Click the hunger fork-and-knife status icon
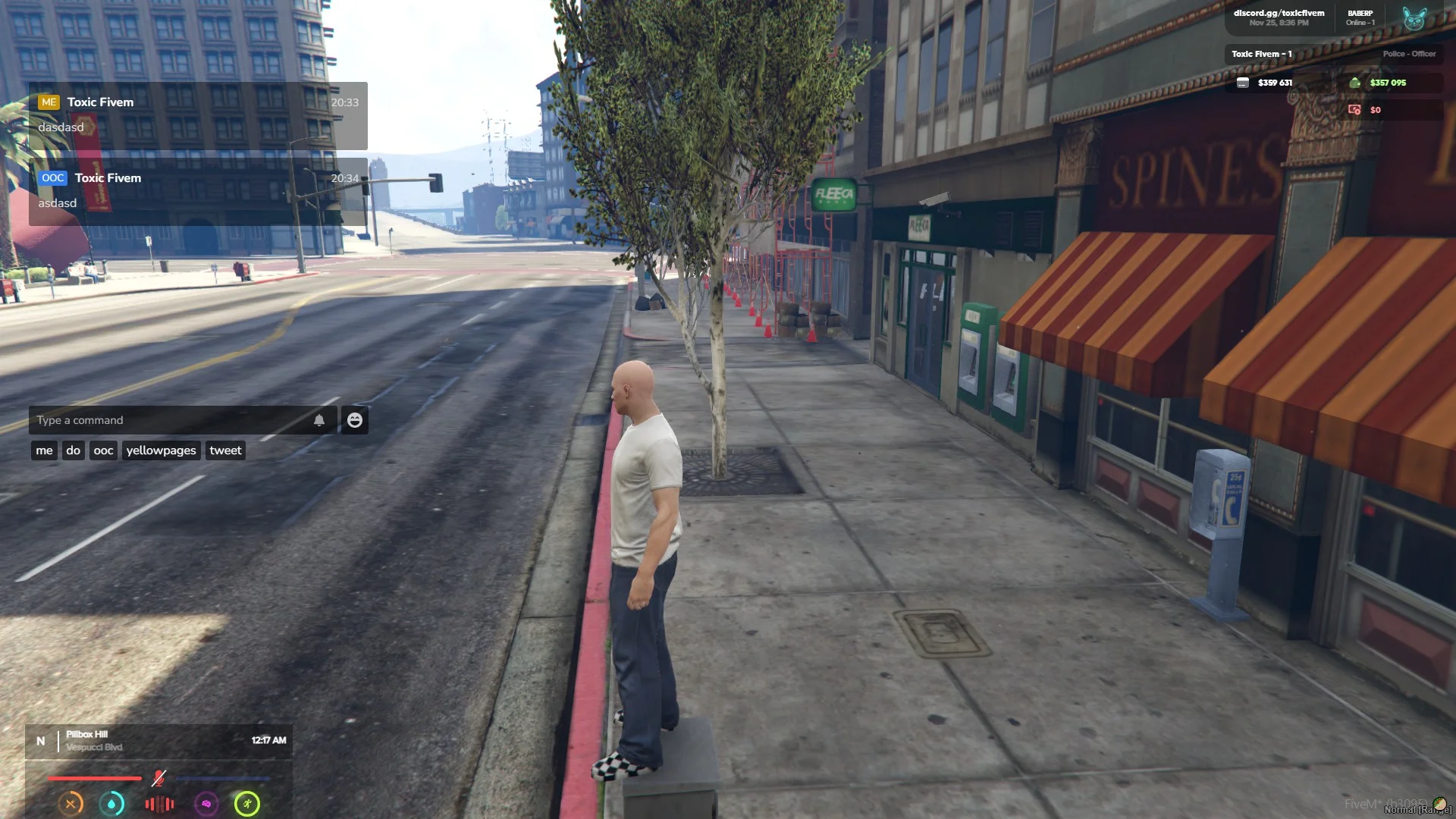 (x=71, y=803)
